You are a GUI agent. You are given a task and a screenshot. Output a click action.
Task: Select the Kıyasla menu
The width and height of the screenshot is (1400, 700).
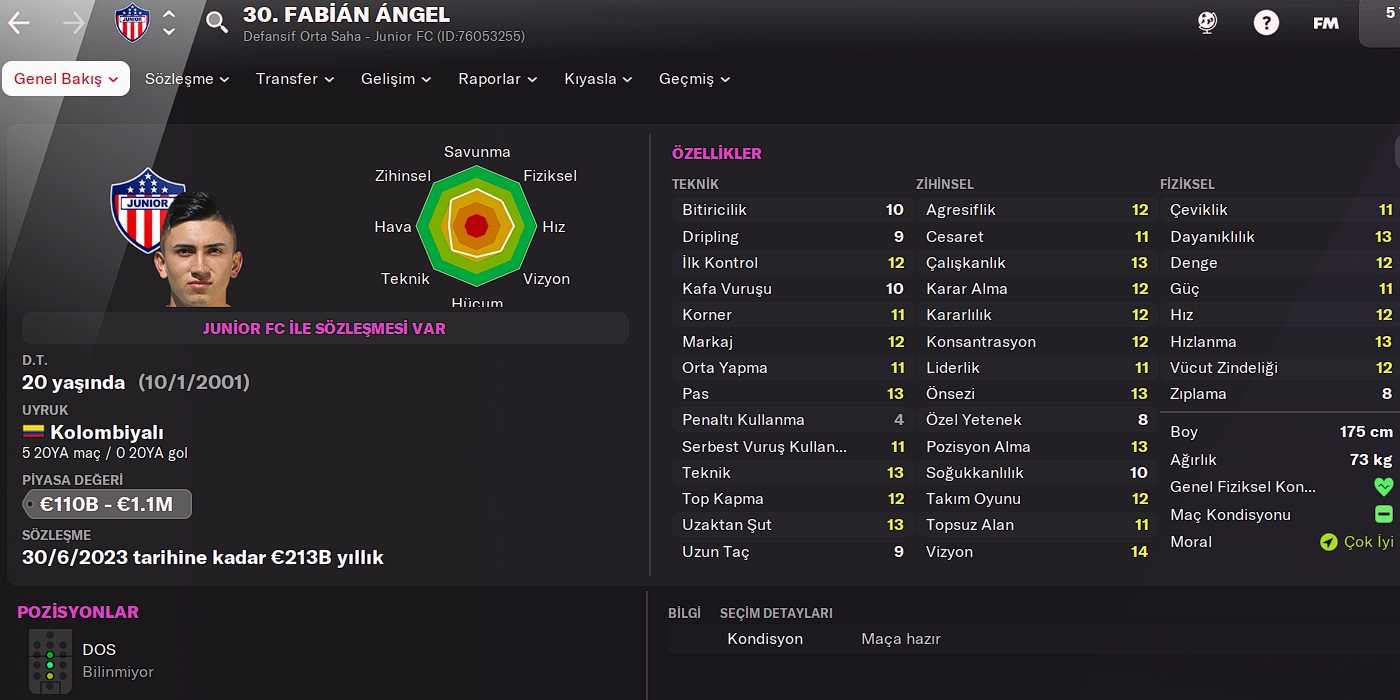[598, 79]
